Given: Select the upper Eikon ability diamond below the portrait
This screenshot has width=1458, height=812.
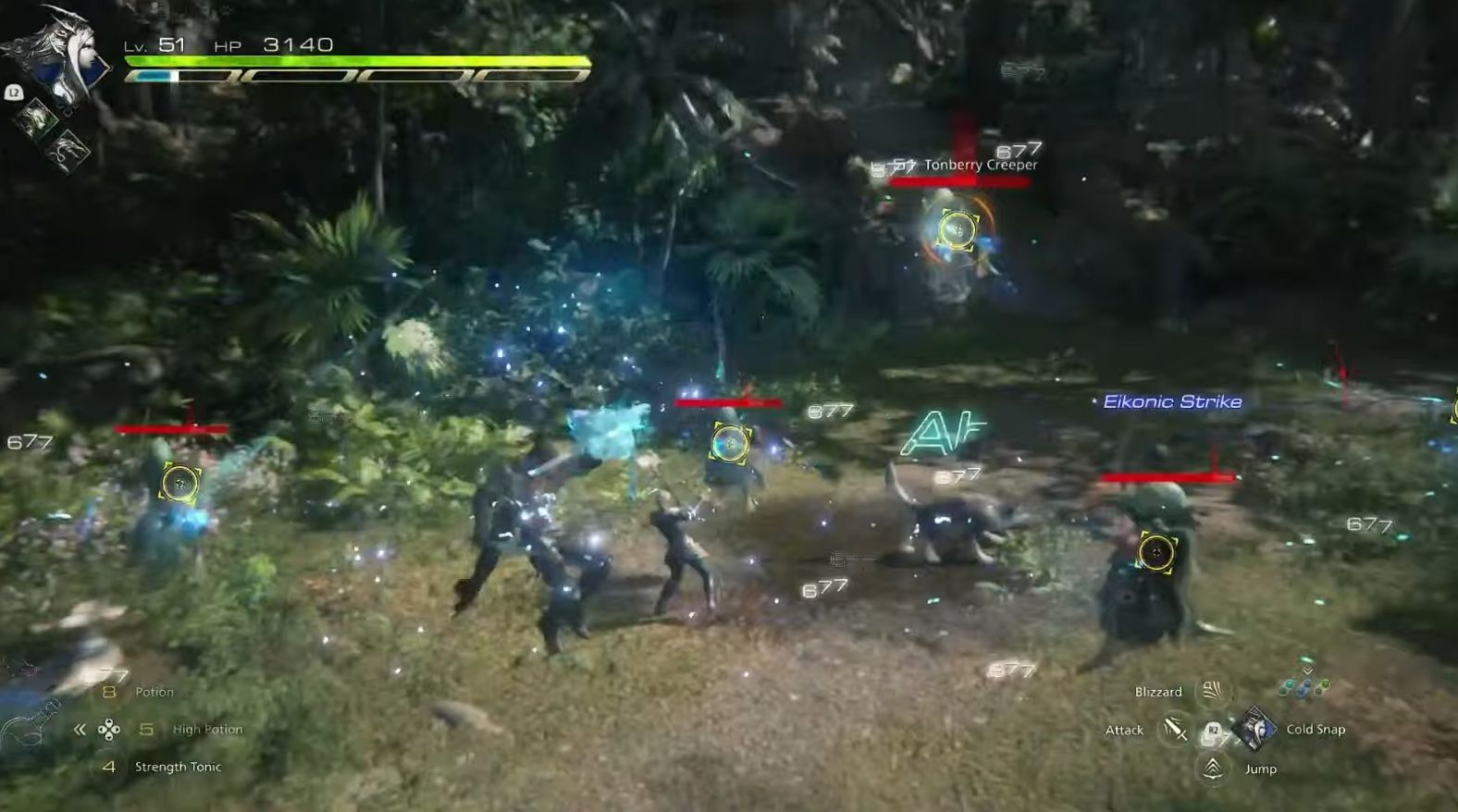Looking at the screenshot, I should click(37, 117).
